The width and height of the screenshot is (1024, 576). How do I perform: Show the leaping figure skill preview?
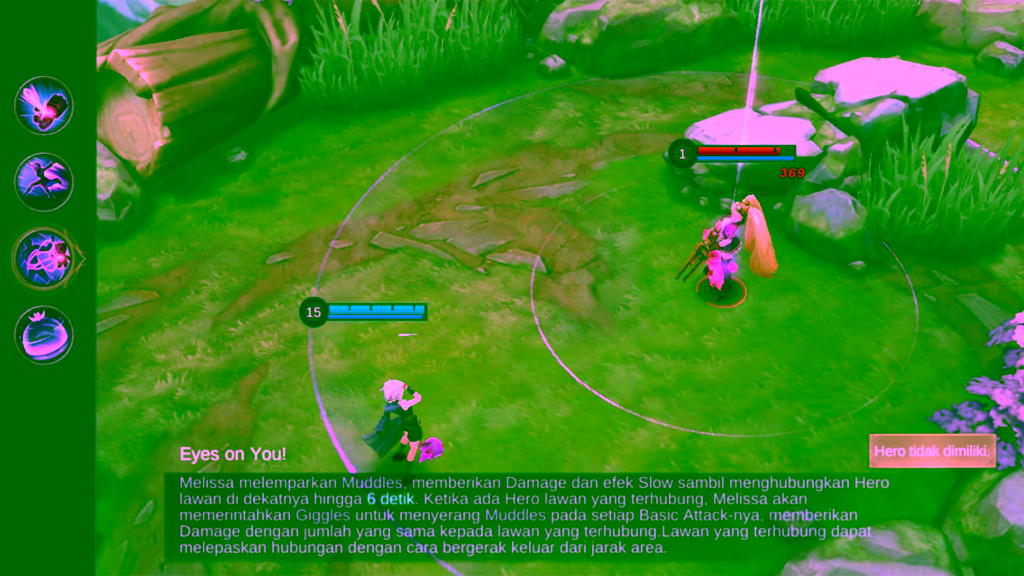44,181
